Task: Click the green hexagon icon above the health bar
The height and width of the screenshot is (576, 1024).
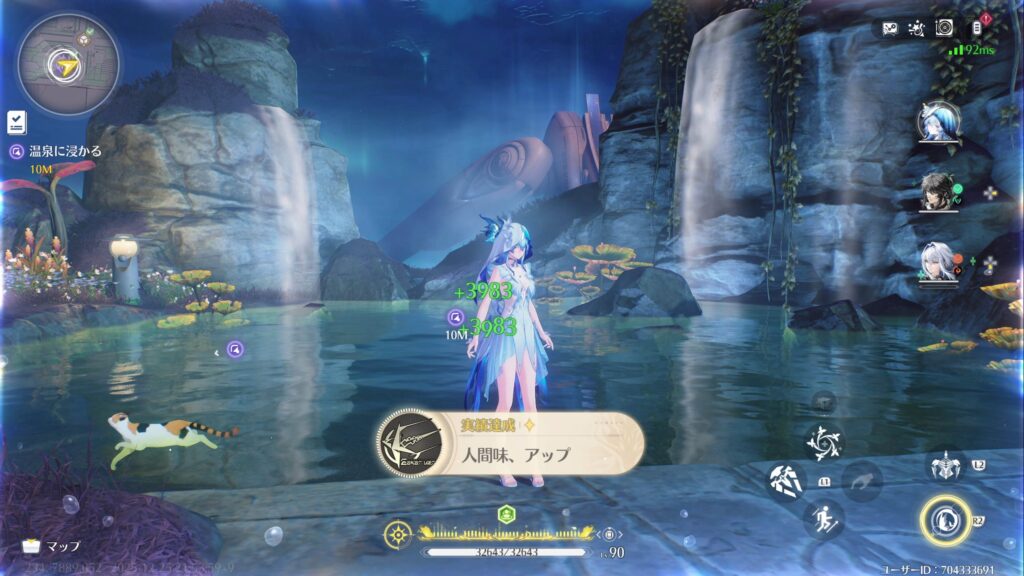Action: pyautogui.click(x=506, y=514)
